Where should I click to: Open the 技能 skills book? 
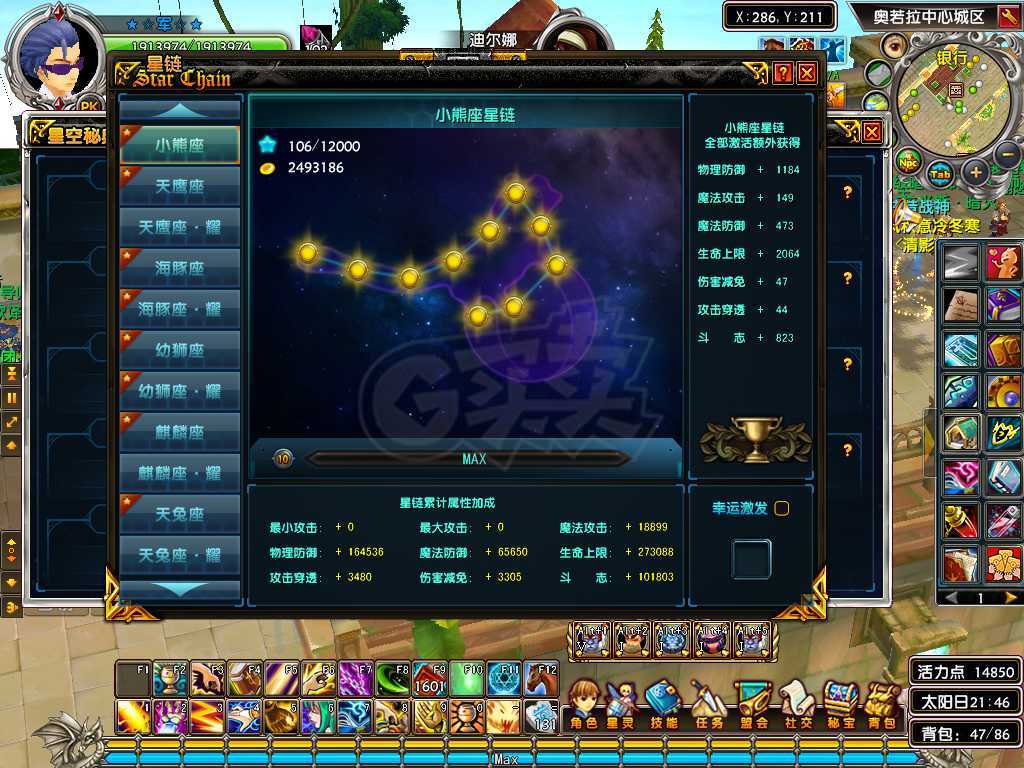click(x=663, y=703)
